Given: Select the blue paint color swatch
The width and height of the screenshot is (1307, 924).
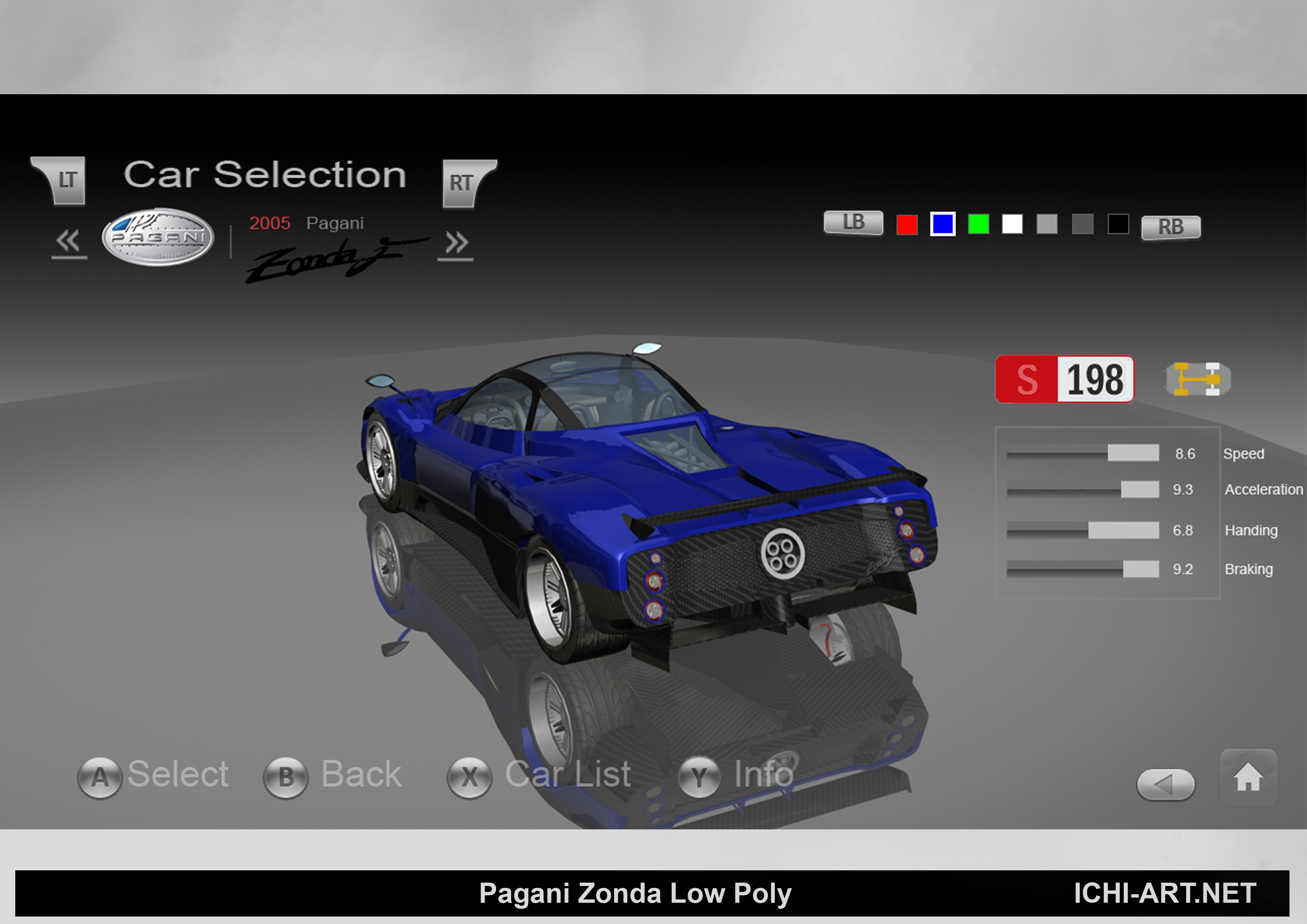Looking at the screenshot, I should 943,224.
